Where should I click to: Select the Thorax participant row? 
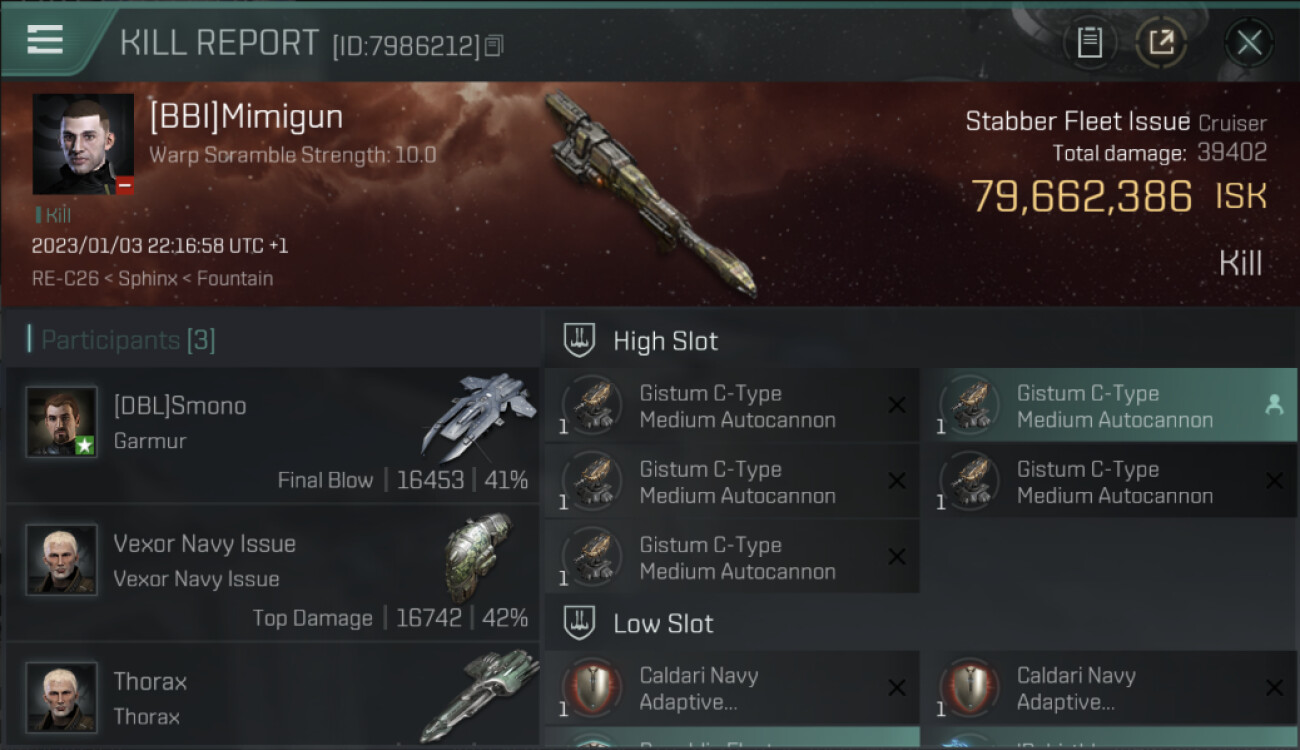(272, 697)
